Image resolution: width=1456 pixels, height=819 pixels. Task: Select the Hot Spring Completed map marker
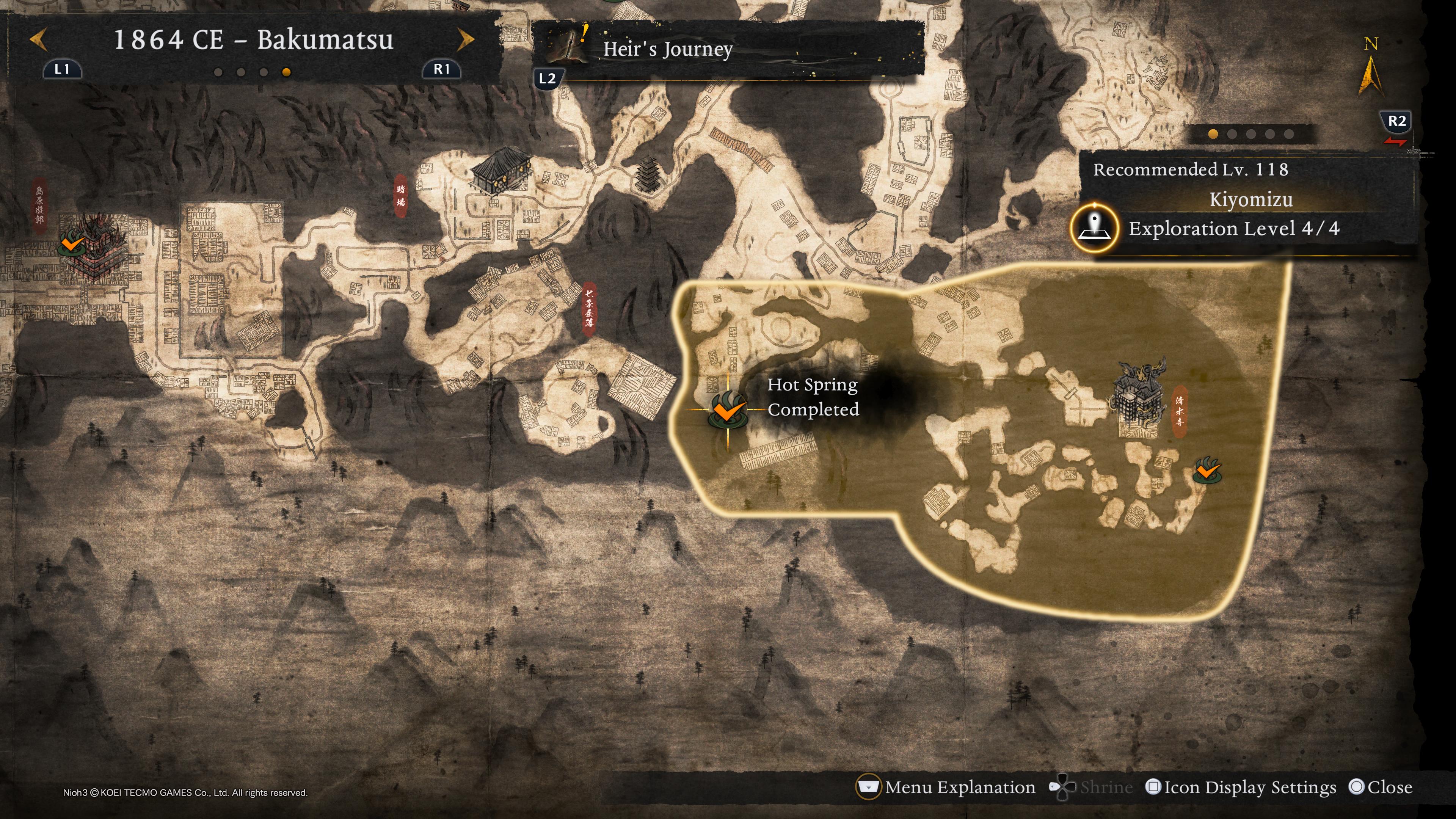pyautogui.click(x=728, y=410)
